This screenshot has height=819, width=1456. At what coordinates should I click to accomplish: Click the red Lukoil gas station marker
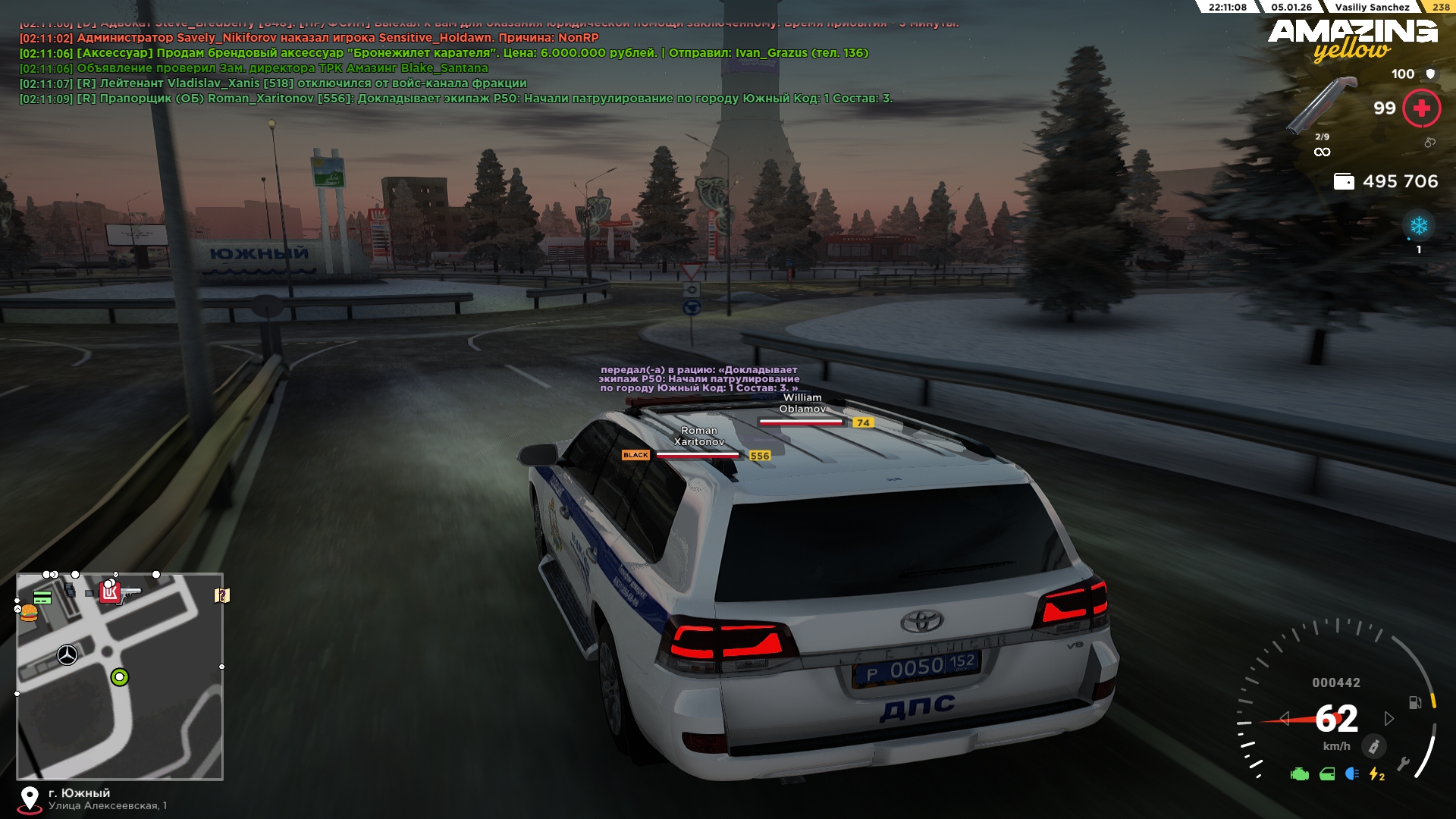click(111, 592)
